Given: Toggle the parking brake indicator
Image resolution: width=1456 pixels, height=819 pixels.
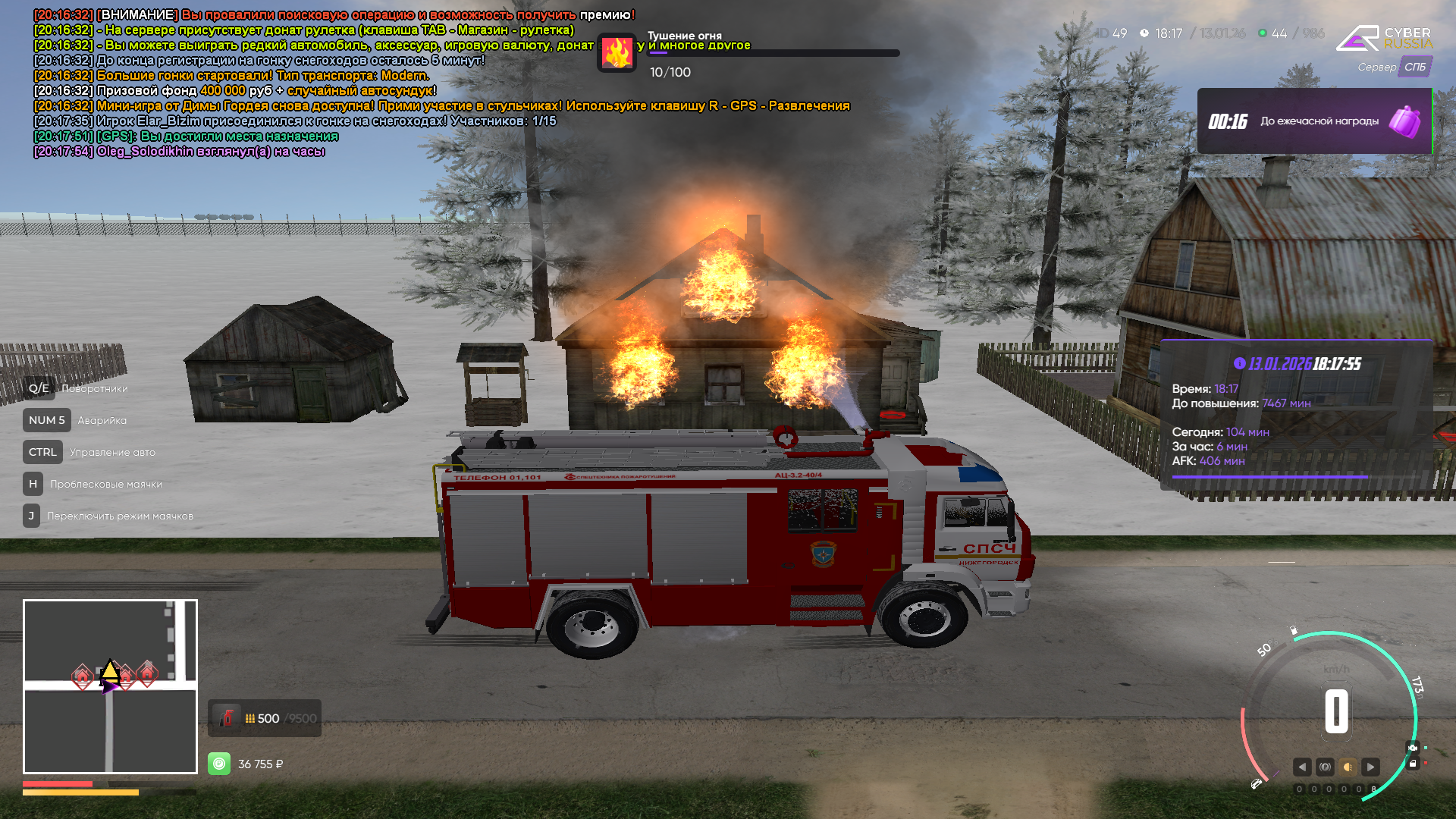Looking at the screenshot, I should pyautogui.click(x=1325, y=767).
